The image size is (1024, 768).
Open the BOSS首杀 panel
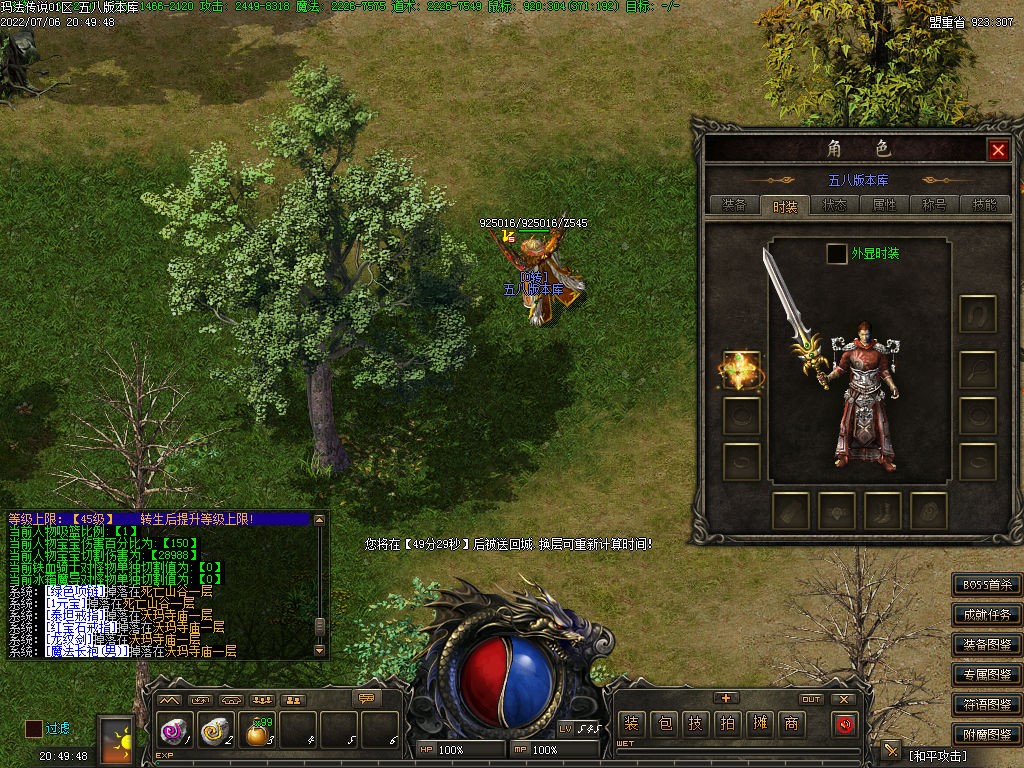[986, 585]
